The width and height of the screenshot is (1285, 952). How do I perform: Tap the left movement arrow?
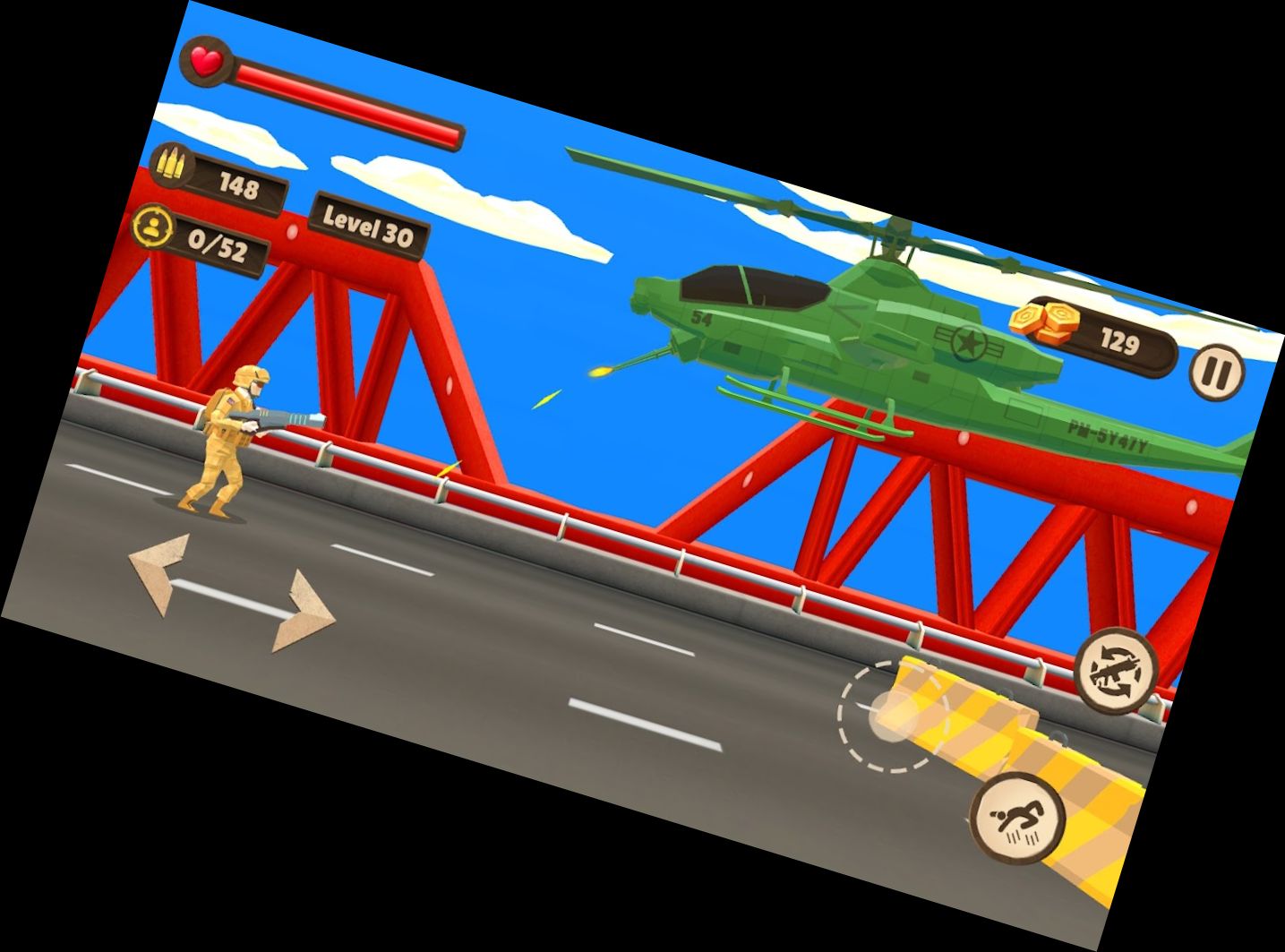tap(161, 572)
